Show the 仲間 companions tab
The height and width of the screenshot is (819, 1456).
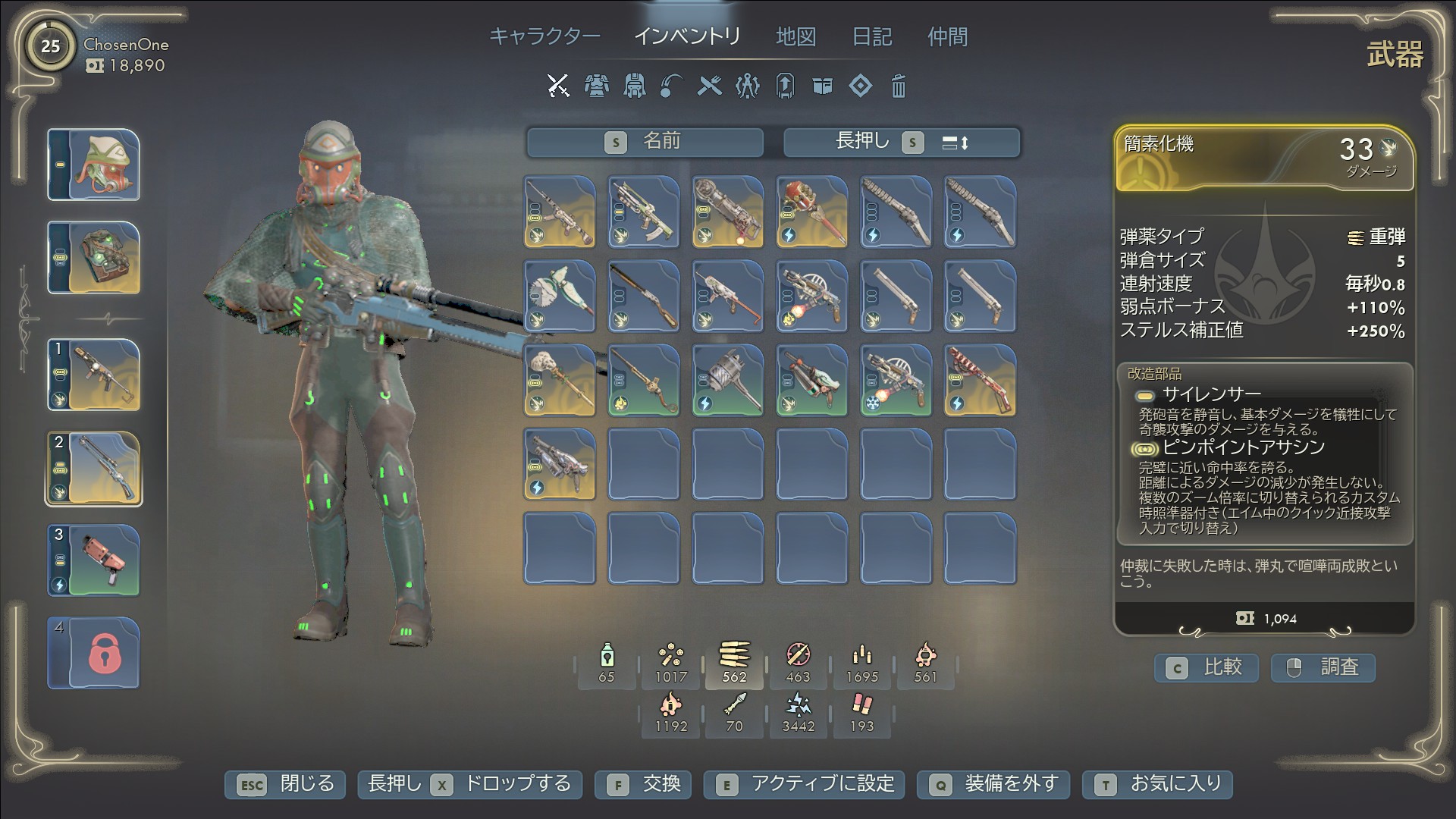coord(947,36)
